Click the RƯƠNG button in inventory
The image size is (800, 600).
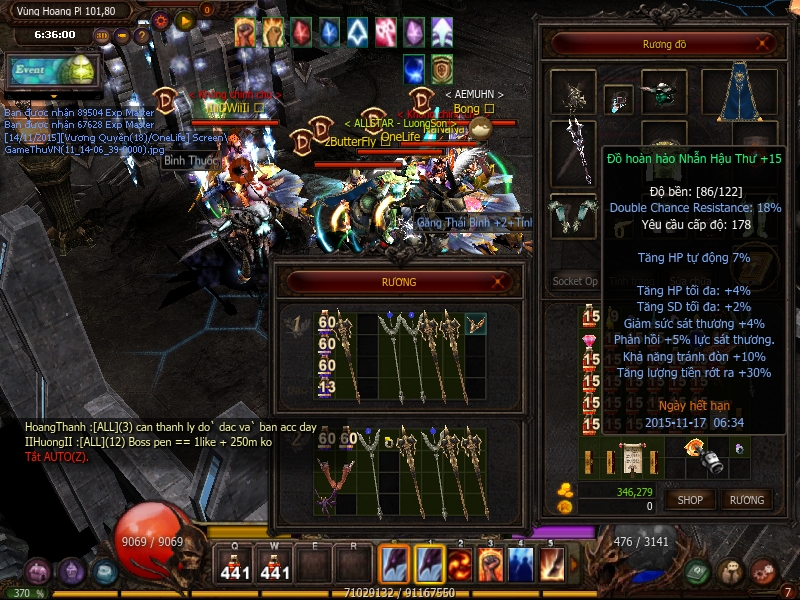click(746, 499)
